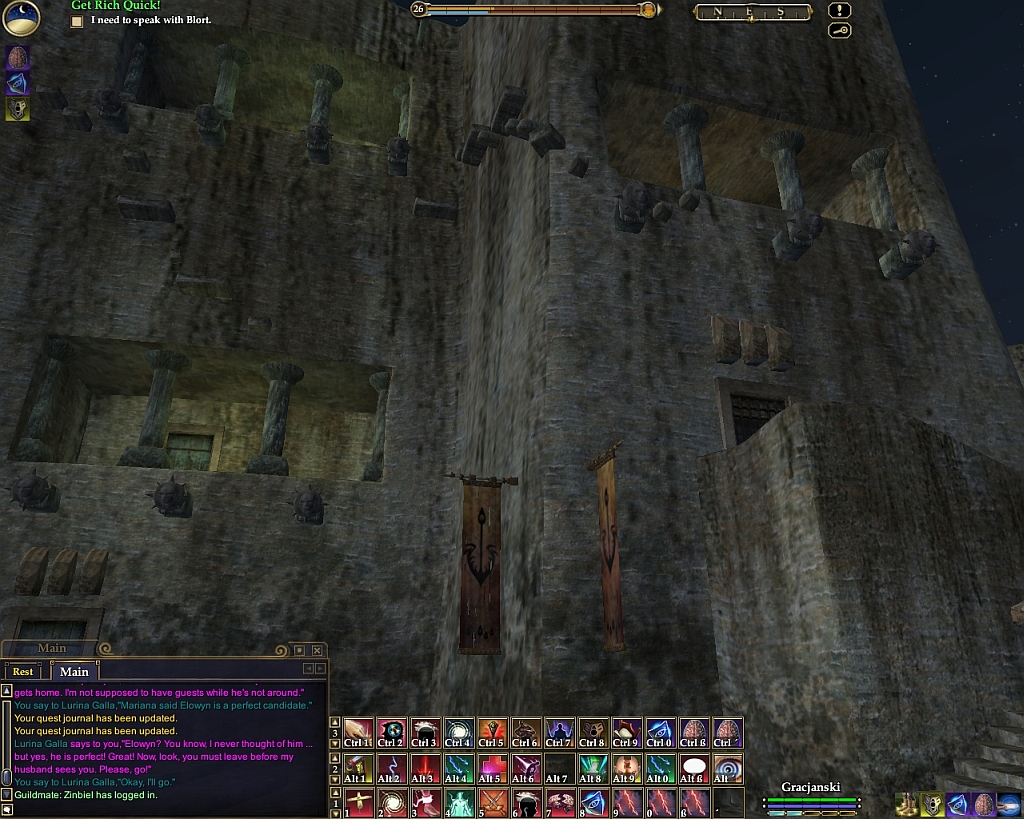Activate the red lightning spell in slot 9
This screenshot has width=1024, height=819.
[626, 802]
